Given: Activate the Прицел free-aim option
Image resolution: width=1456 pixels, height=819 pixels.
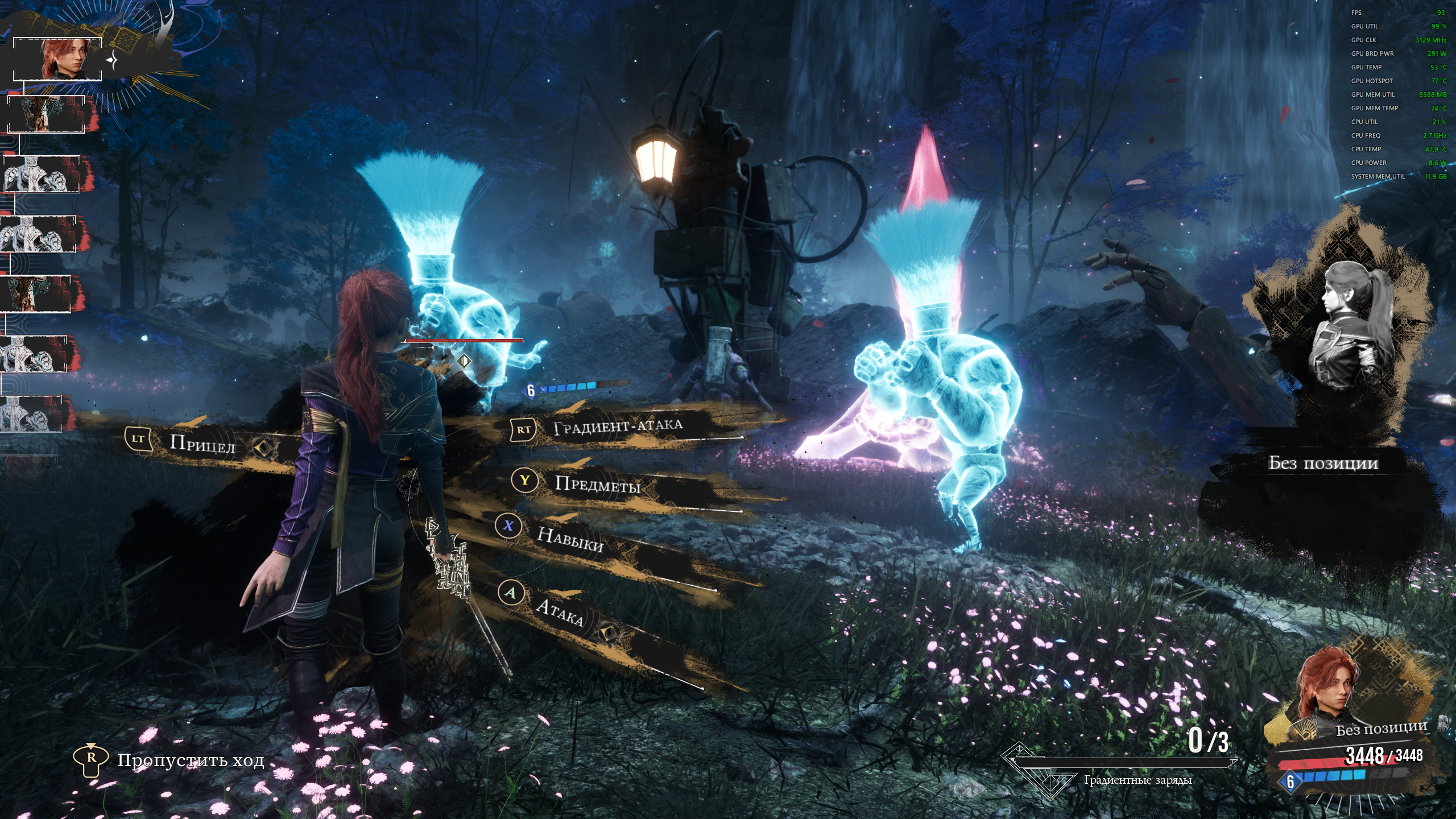Looking at the screenshot, I should (202, 444).
